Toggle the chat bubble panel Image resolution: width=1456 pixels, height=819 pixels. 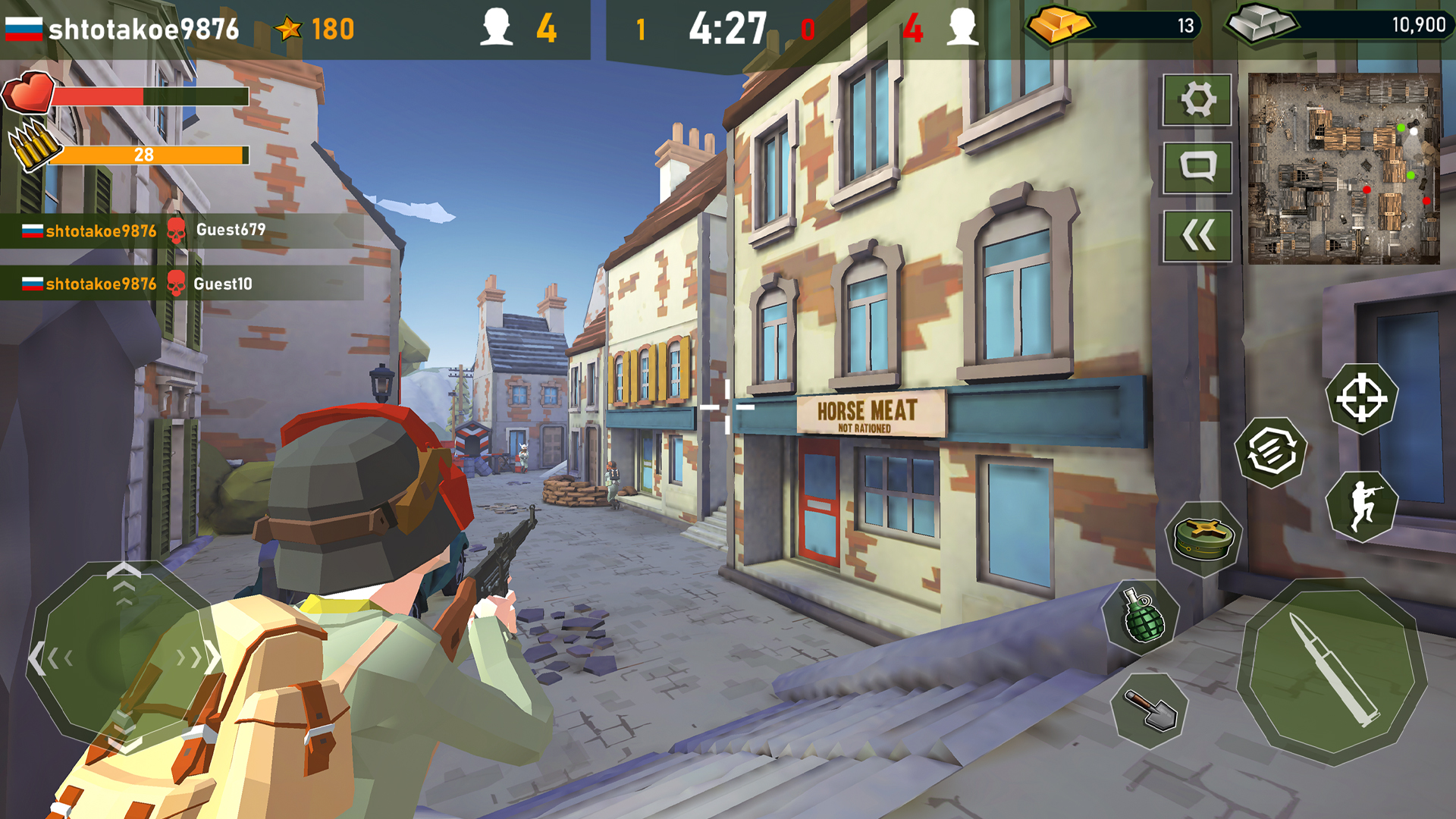[x=1197, y=168]
